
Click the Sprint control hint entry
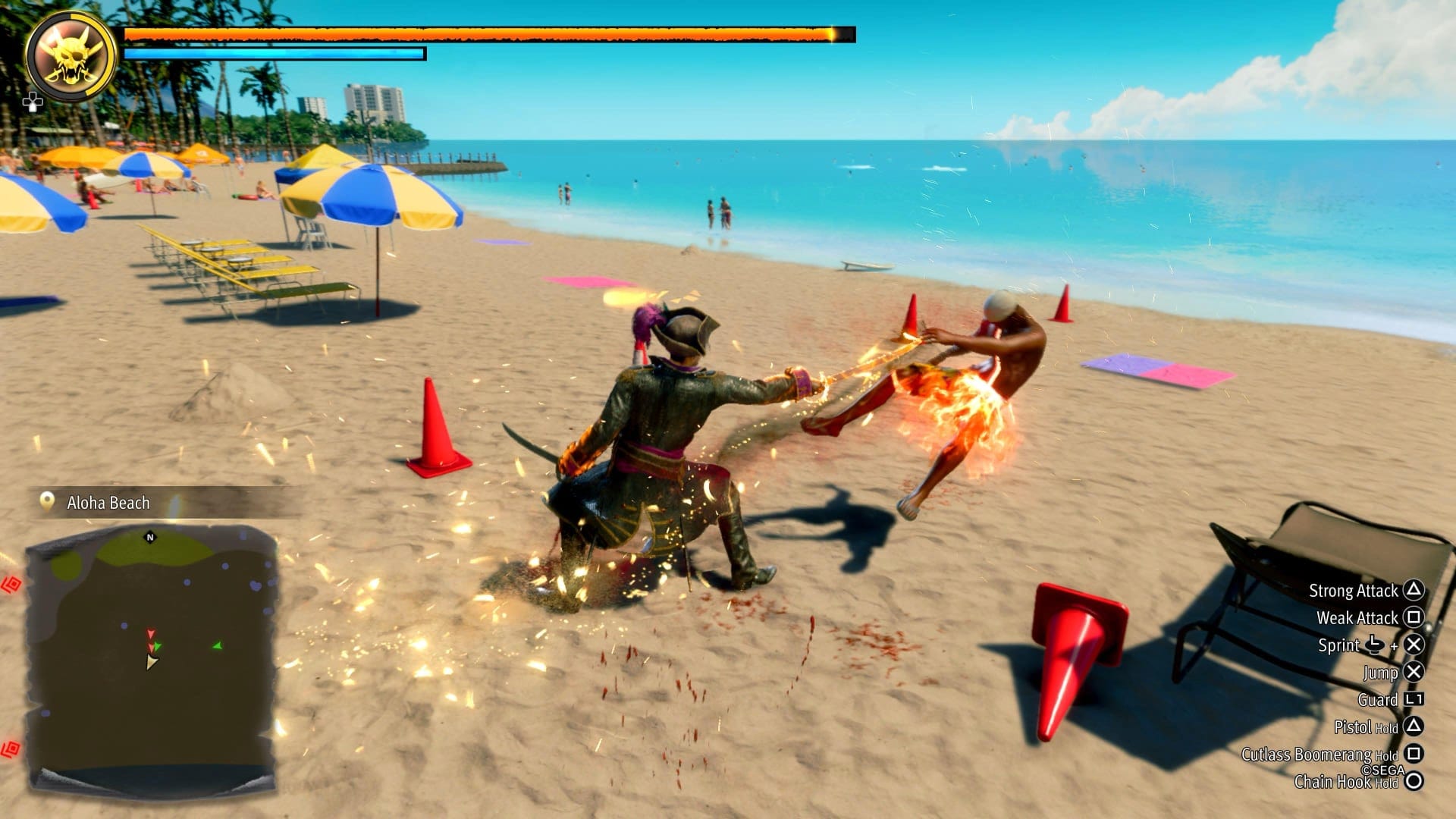(1365, 645)
